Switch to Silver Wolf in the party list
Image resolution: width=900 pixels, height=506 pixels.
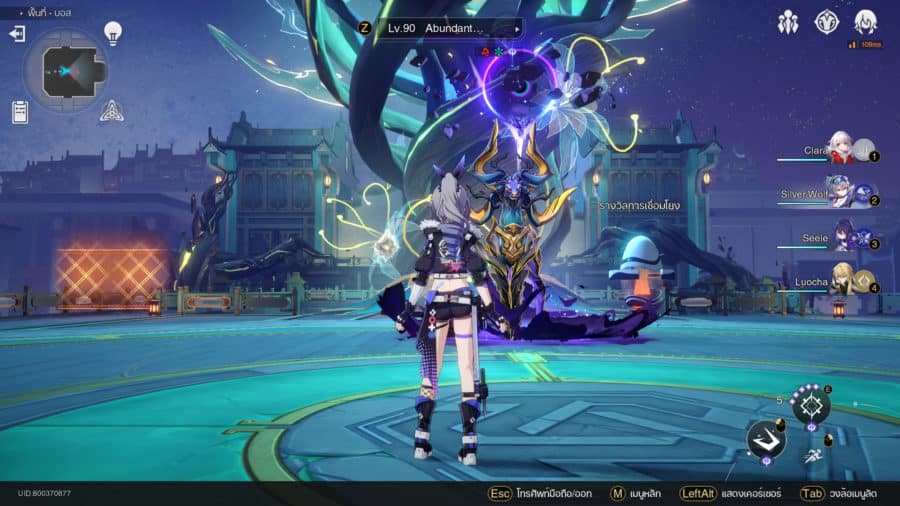point(838,195)
